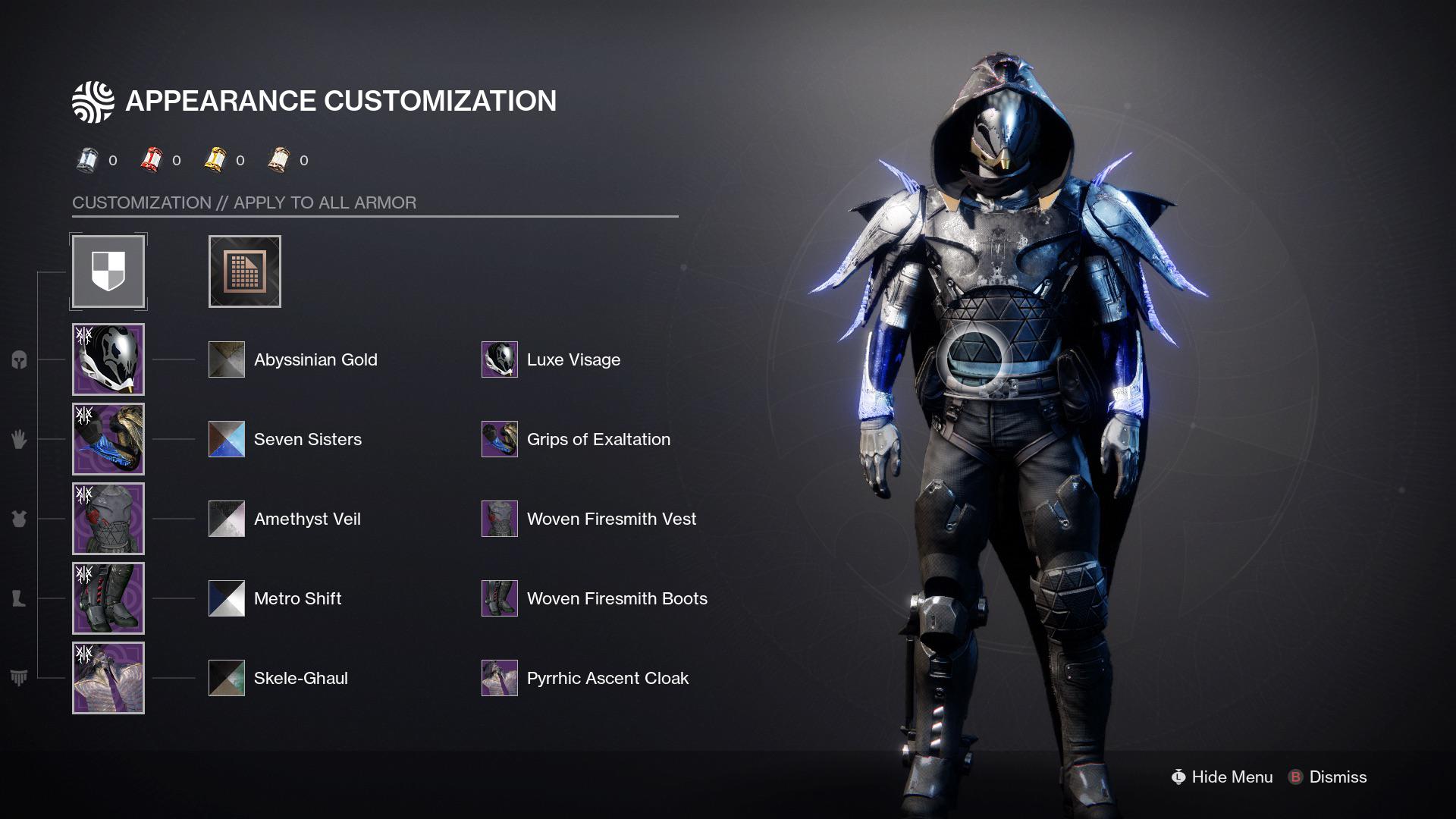The height and width of the screenshot is (819, 1456).
Task: Select the Grips of Exaltation ornament
Action: pos(498,438)
